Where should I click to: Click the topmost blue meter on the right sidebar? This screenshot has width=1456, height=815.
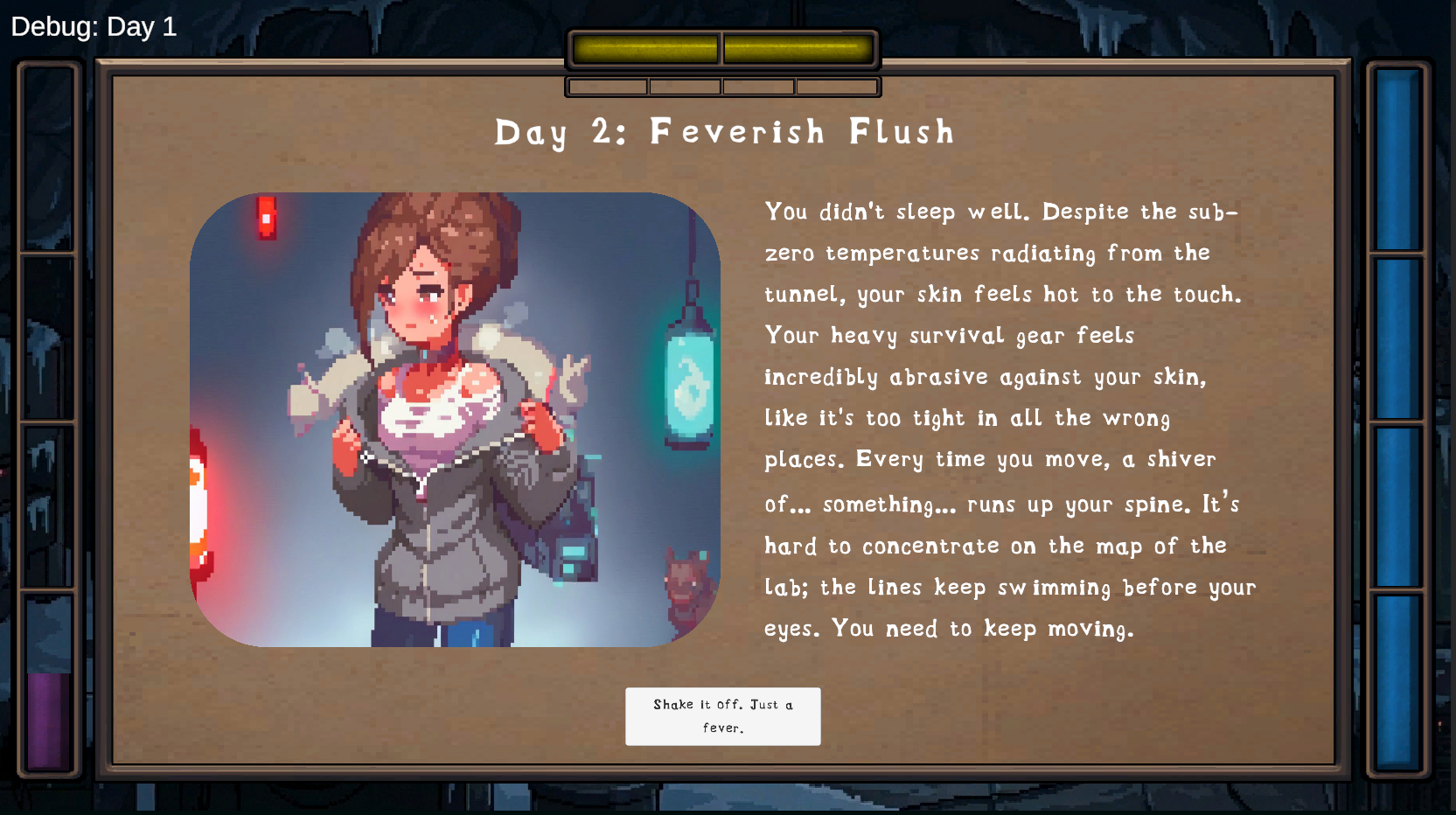[1398, 157]
